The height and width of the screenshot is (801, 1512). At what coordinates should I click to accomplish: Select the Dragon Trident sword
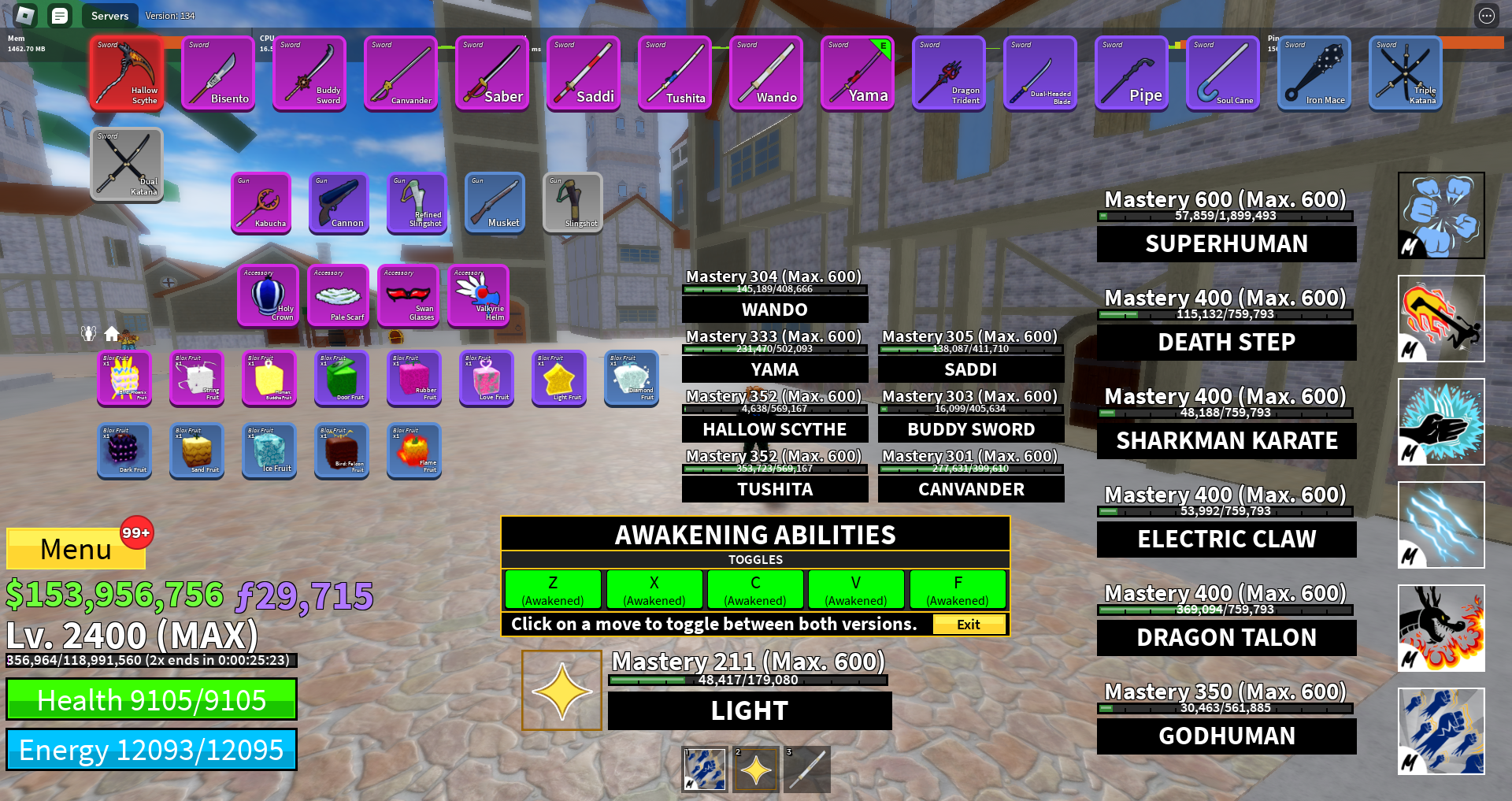(x=948, y=73)
